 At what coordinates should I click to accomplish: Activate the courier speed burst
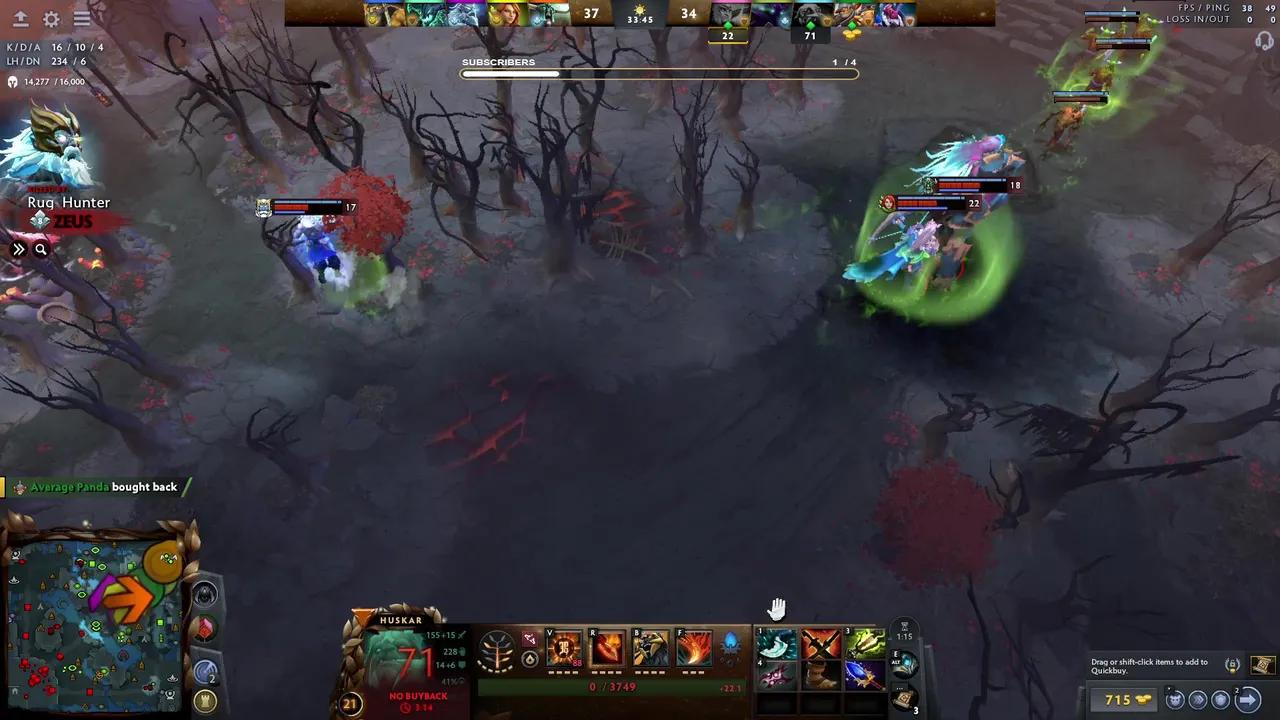(1199, 699)
